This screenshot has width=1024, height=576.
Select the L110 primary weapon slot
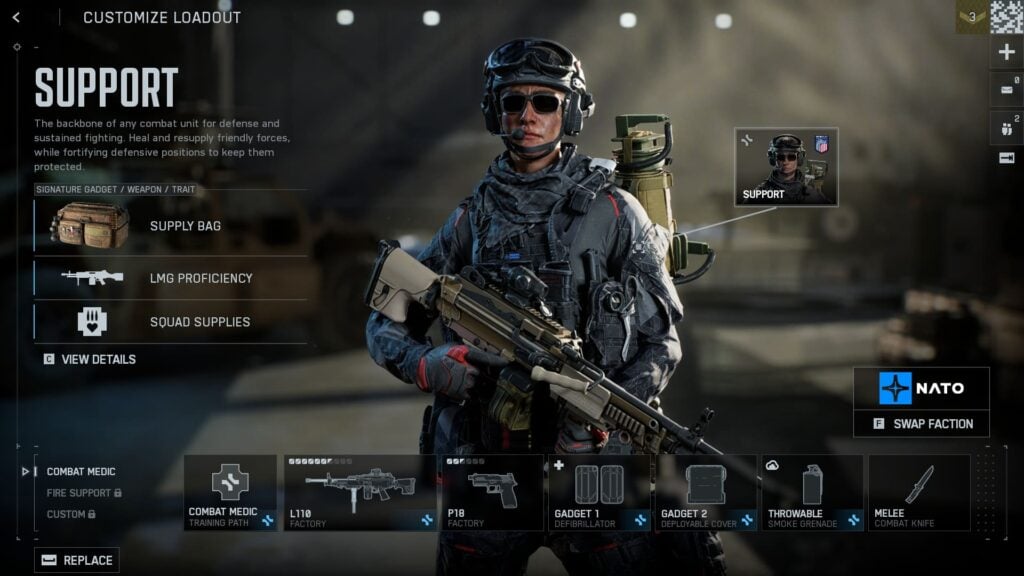click(x=360, y=492)
